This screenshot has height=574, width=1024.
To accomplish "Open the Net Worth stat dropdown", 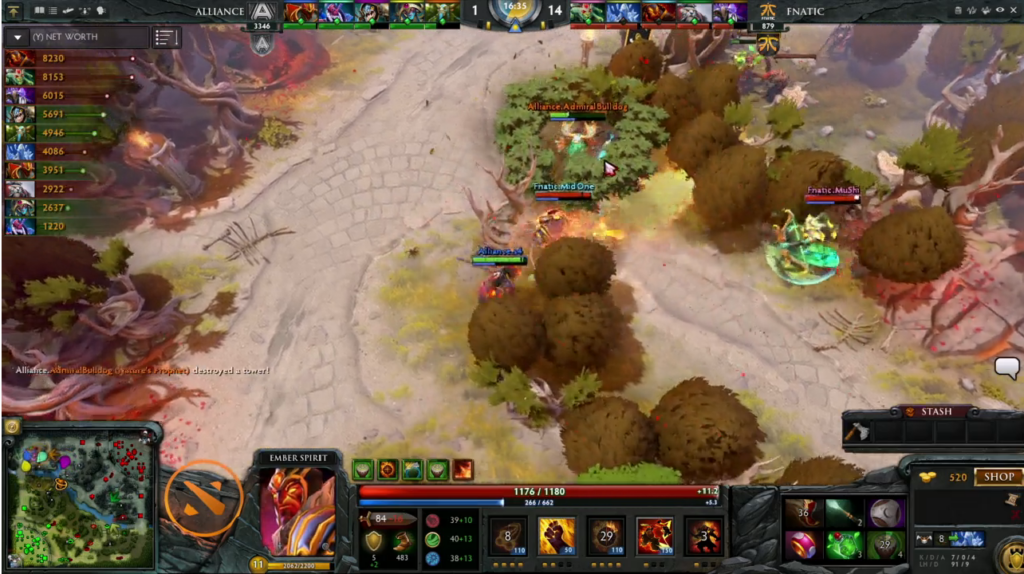I will 17,38.
